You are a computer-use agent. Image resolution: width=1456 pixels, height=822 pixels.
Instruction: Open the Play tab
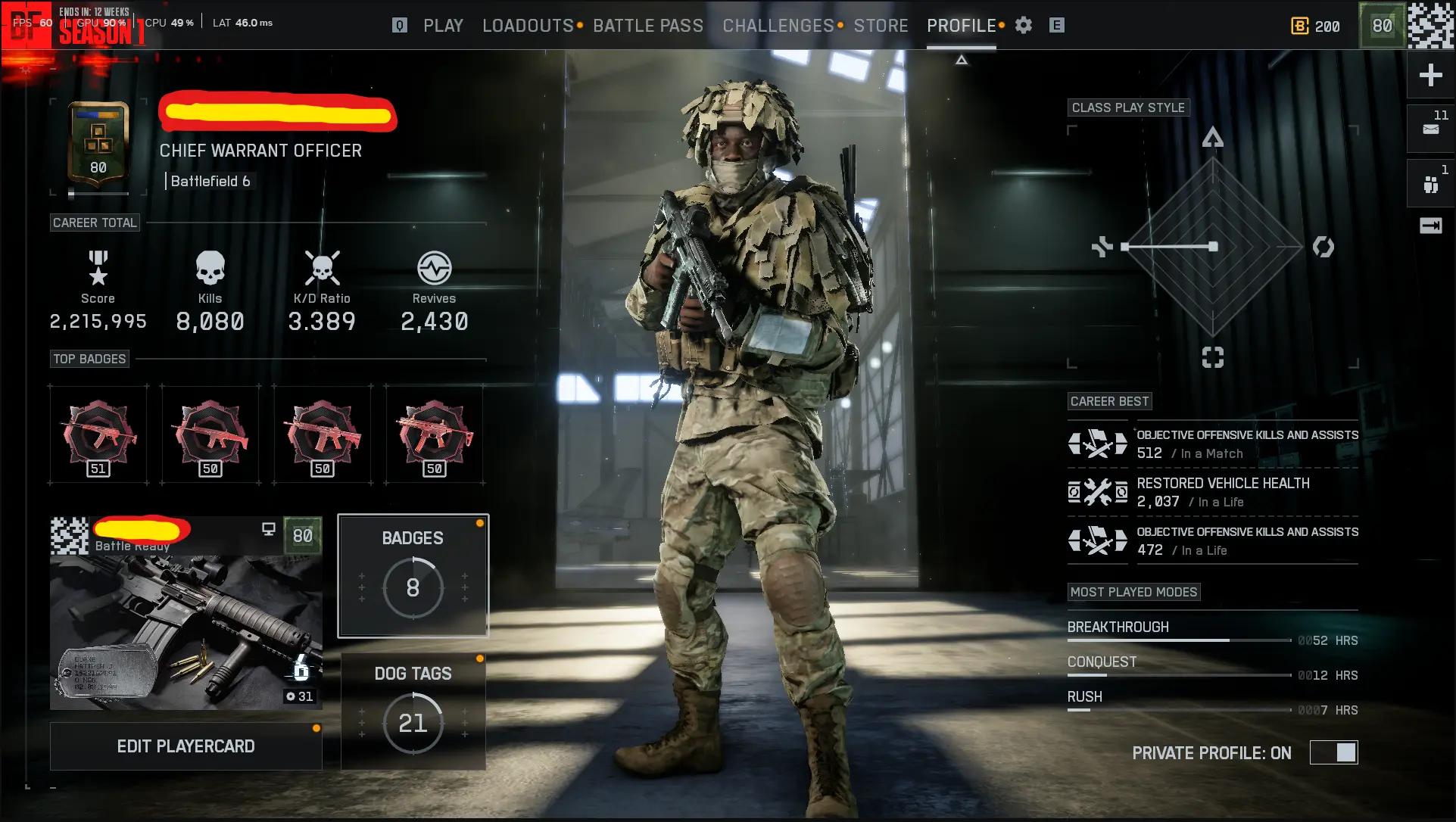click(x=443, y=26)
